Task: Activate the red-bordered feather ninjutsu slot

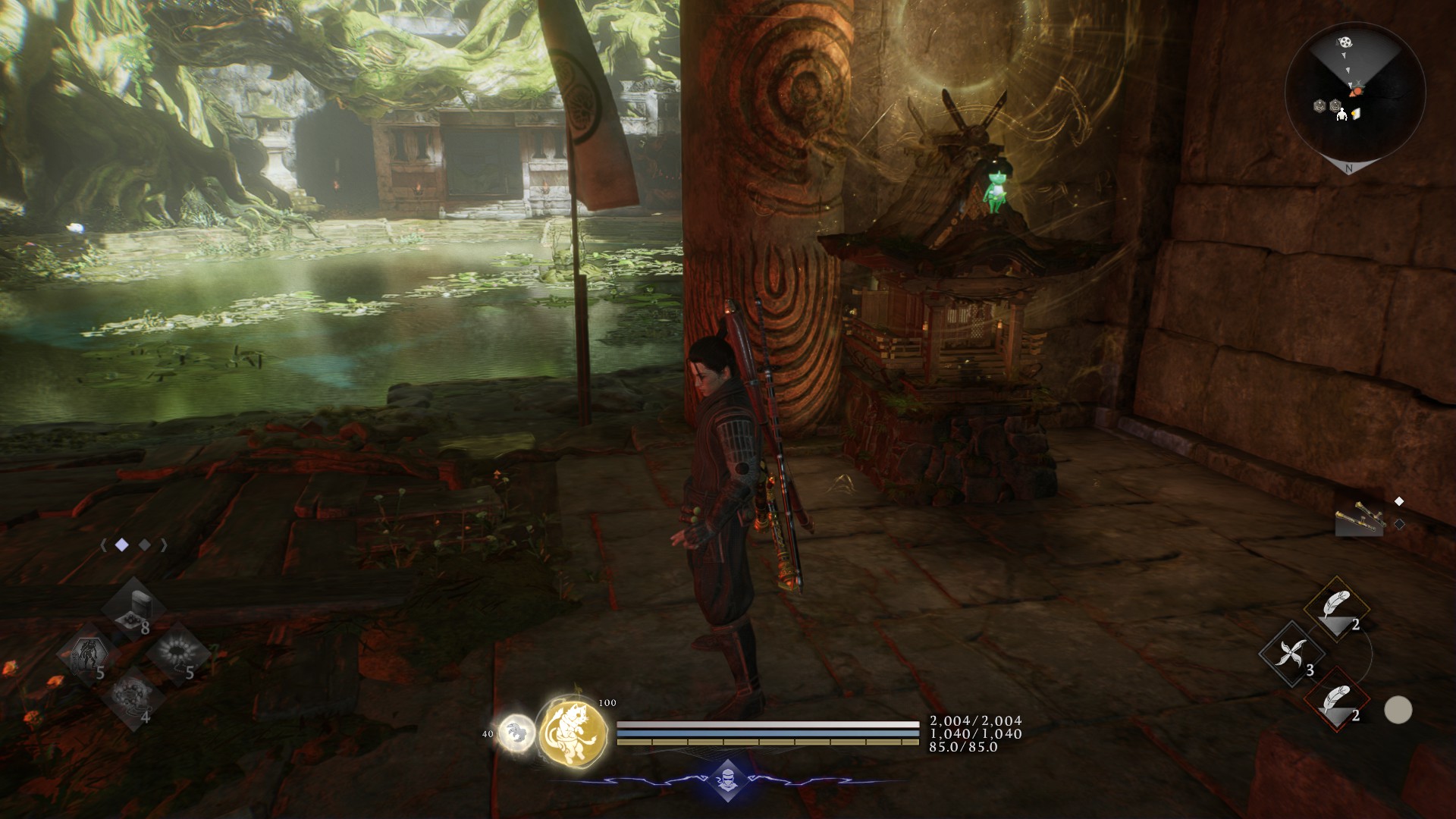Action: 1335,700
